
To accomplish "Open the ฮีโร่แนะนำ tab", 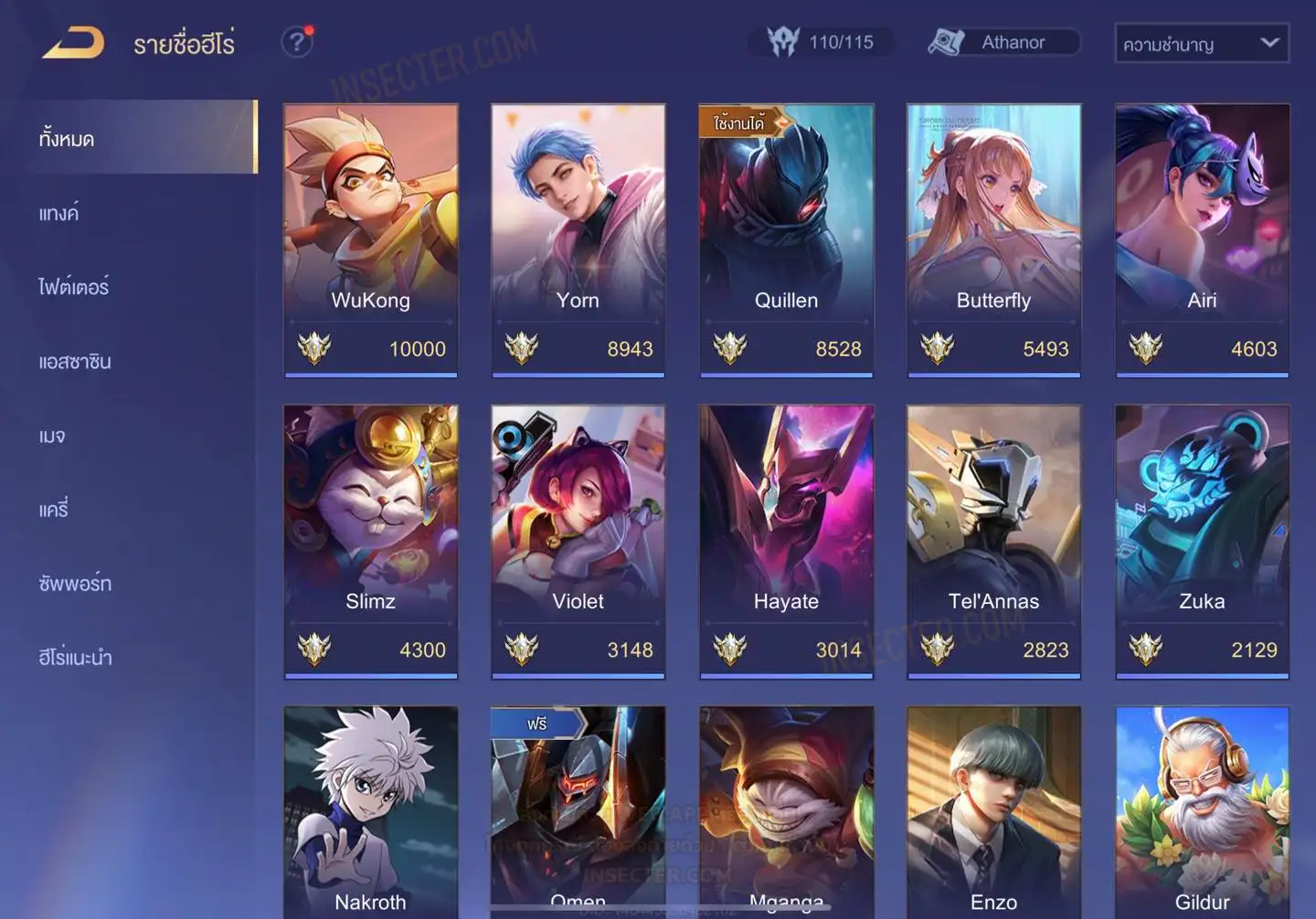I will (x=75, y=658).
